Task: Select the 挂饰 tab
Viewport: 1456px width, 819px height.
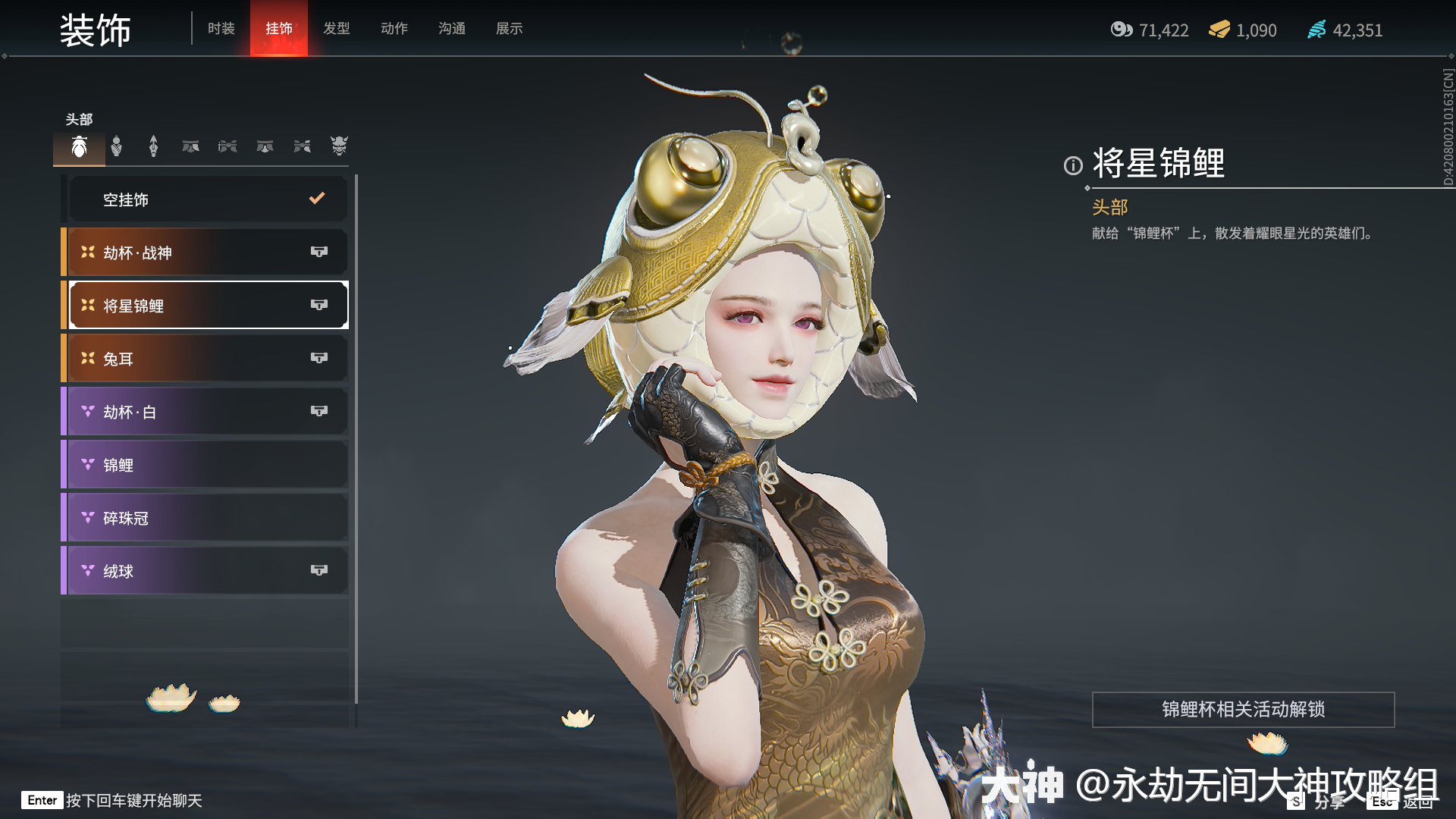Action: [278, 29]
